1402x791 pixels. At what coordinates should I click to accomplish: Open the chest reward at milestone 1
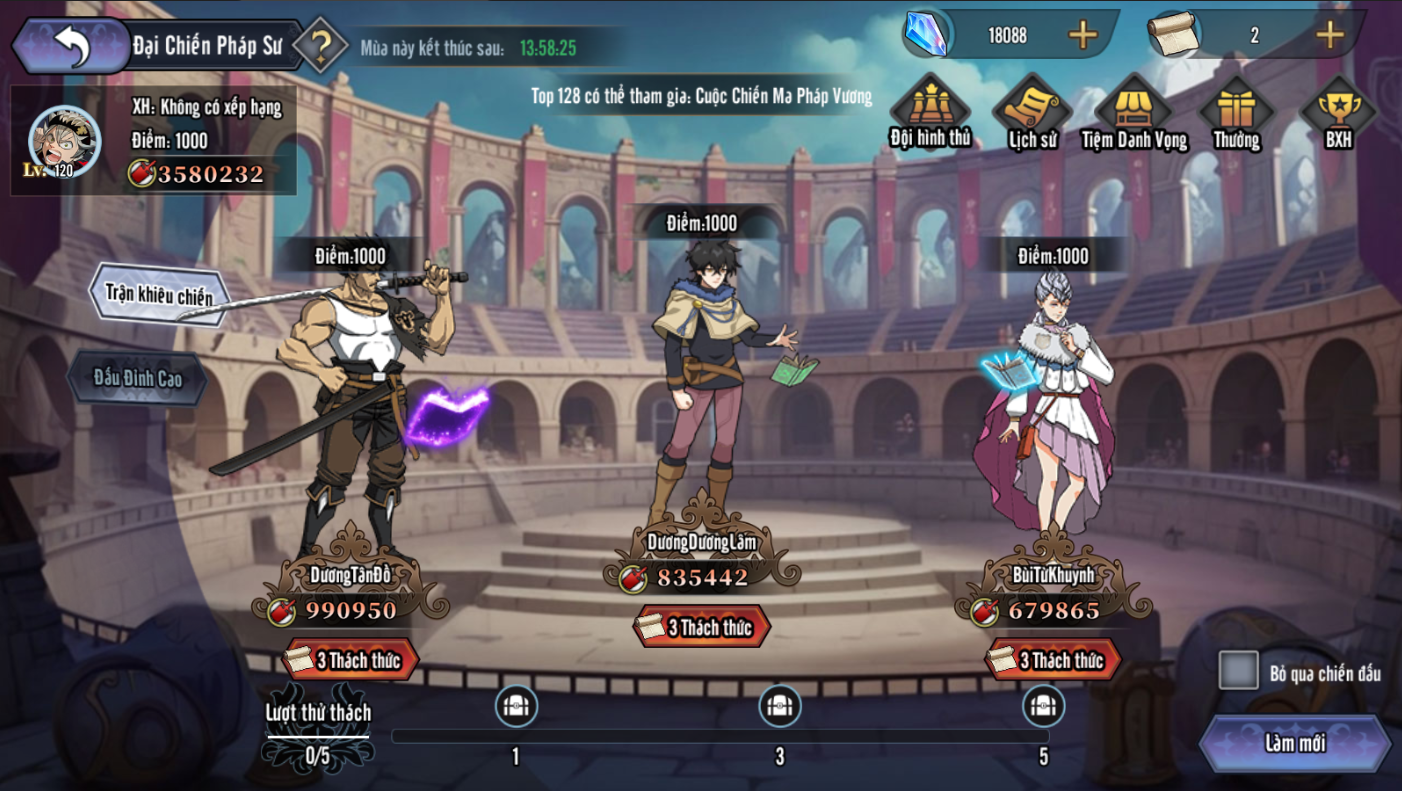pyautogui.click(x=516, y=706)
